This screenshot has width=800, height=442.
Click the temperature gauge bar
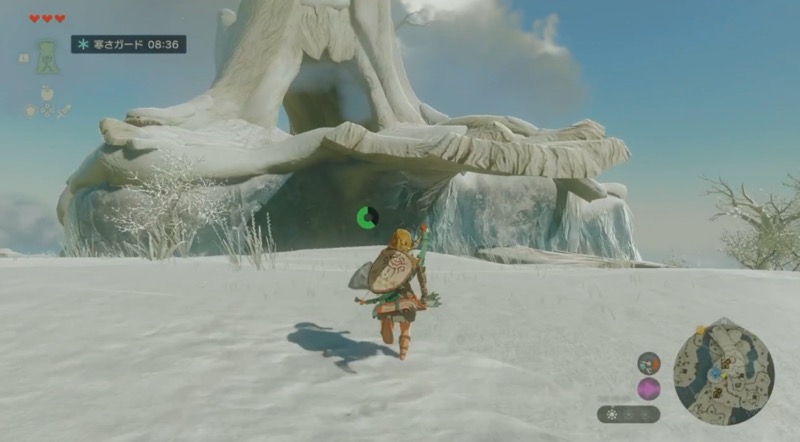(x=628, y=413)
